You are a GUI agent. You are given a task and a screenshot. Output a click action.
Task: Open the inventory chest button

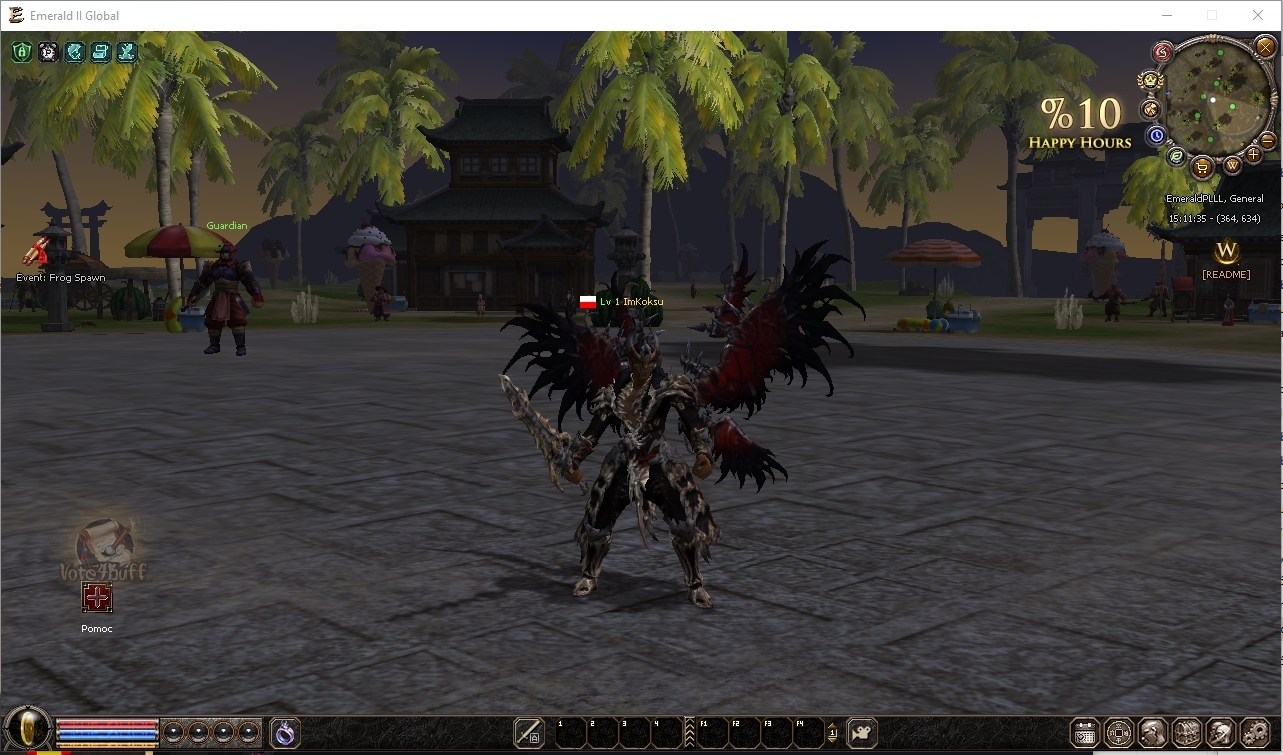(1186, 733)
